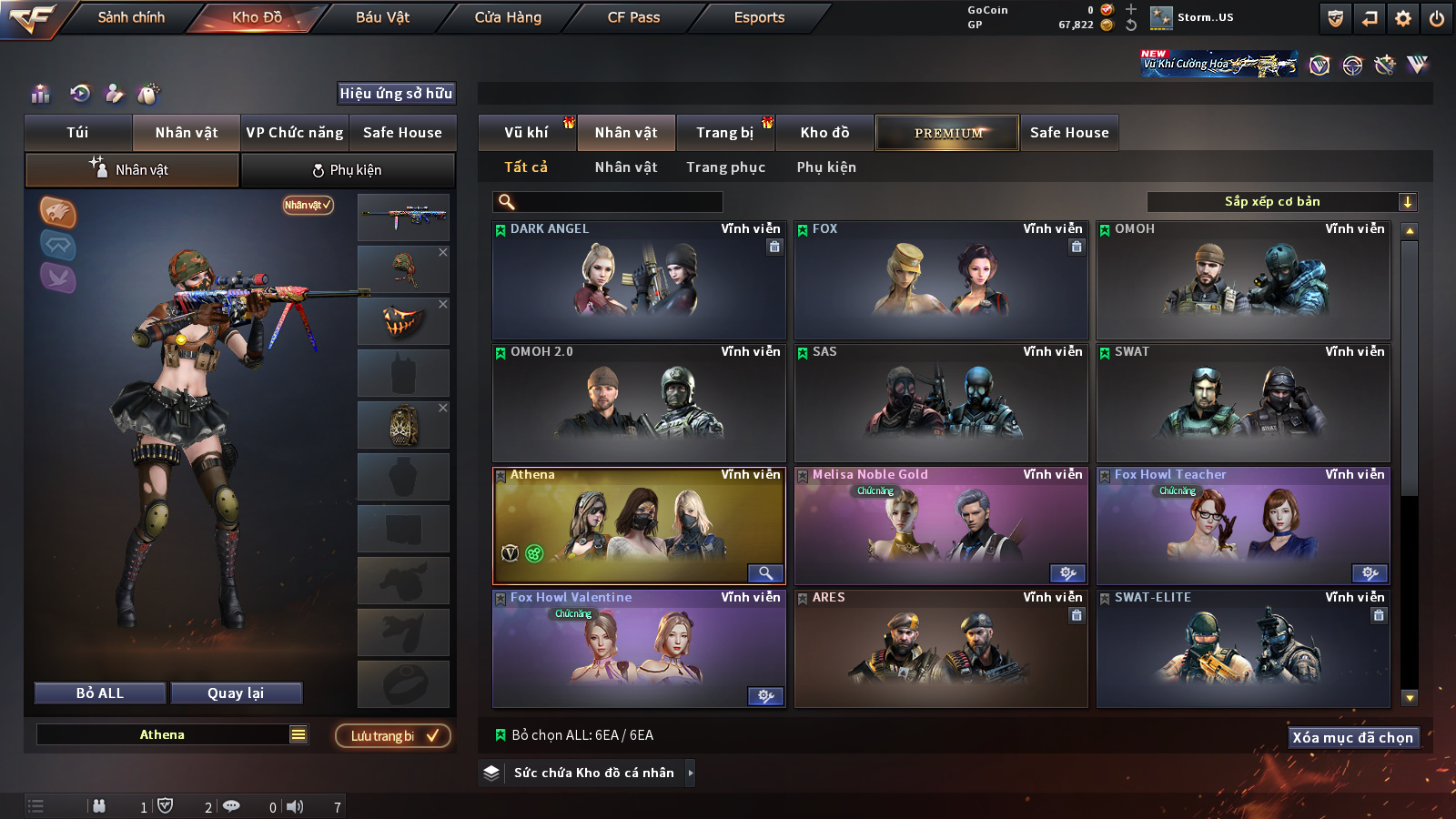Open the Cửa Hàng shop tab

[508, 17]
